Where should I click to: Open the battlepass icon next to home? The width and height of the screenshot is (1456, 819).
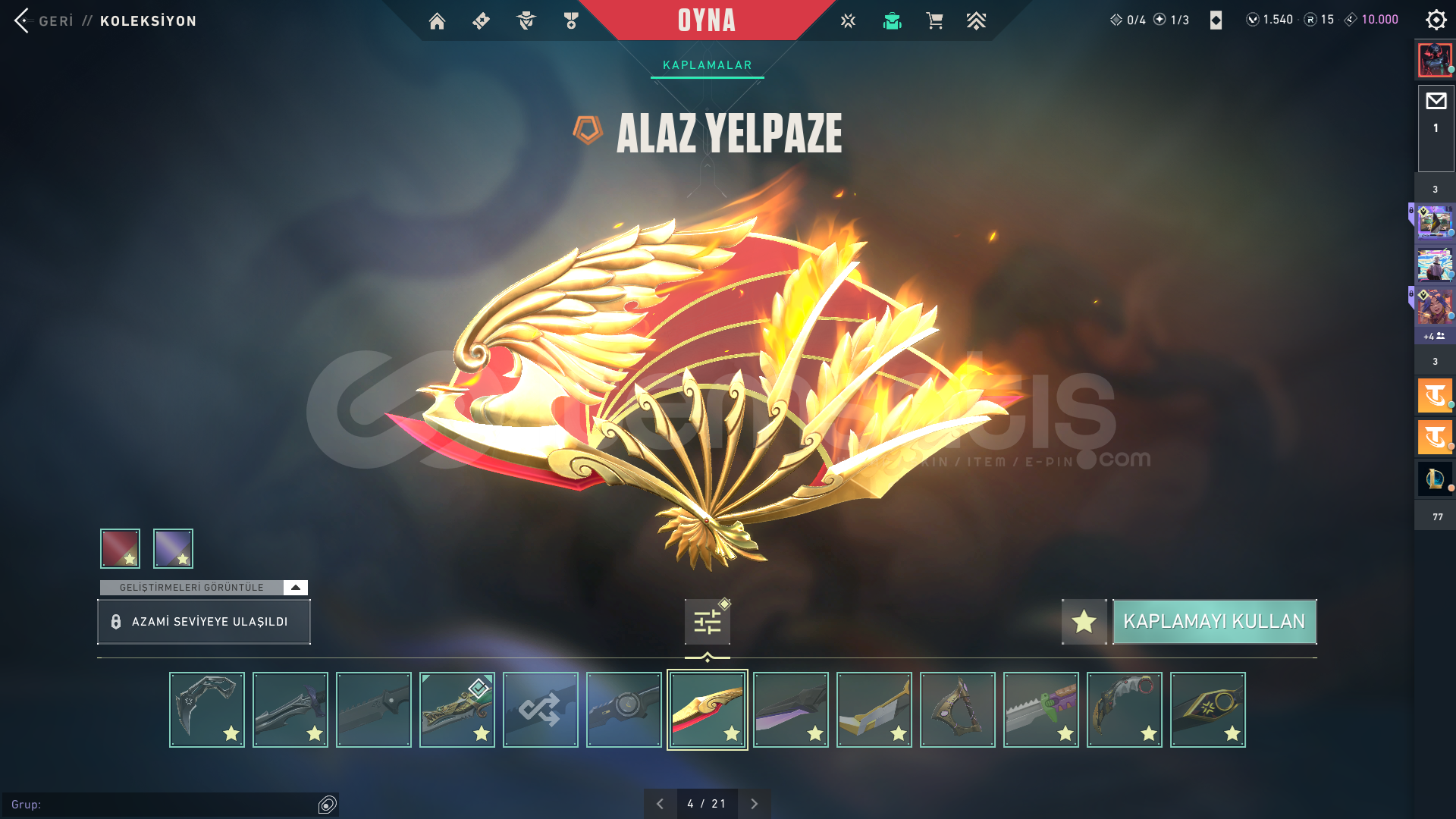point(481,20)
